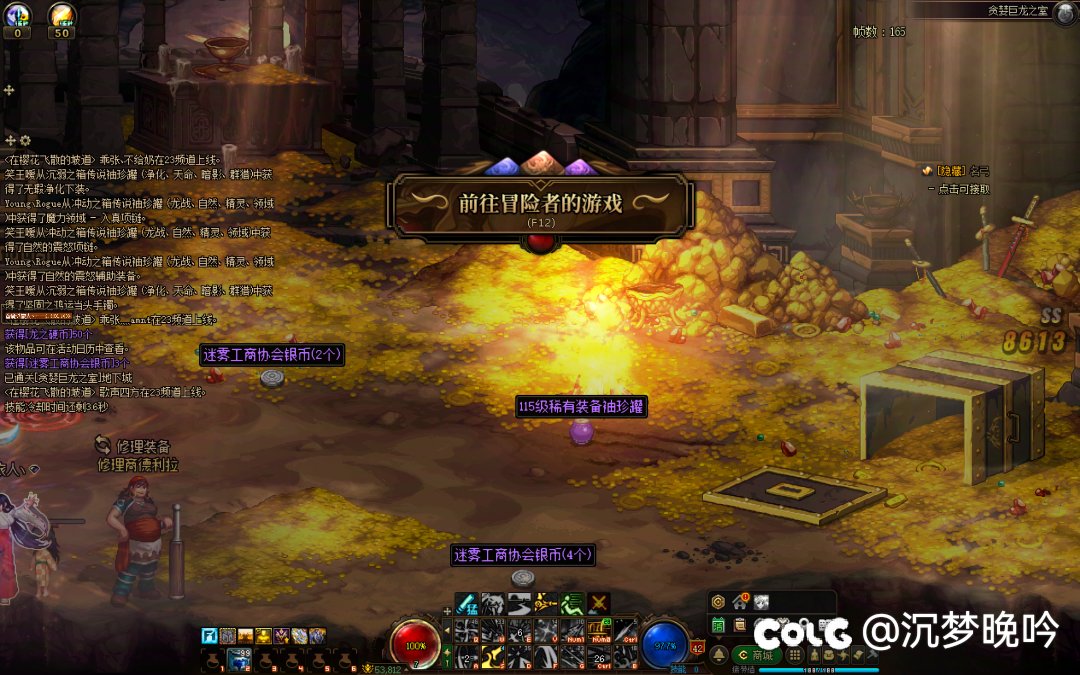
Task: Open the grid menu button beside 商城
Action: pyautogui.click(x=795, y=655)
